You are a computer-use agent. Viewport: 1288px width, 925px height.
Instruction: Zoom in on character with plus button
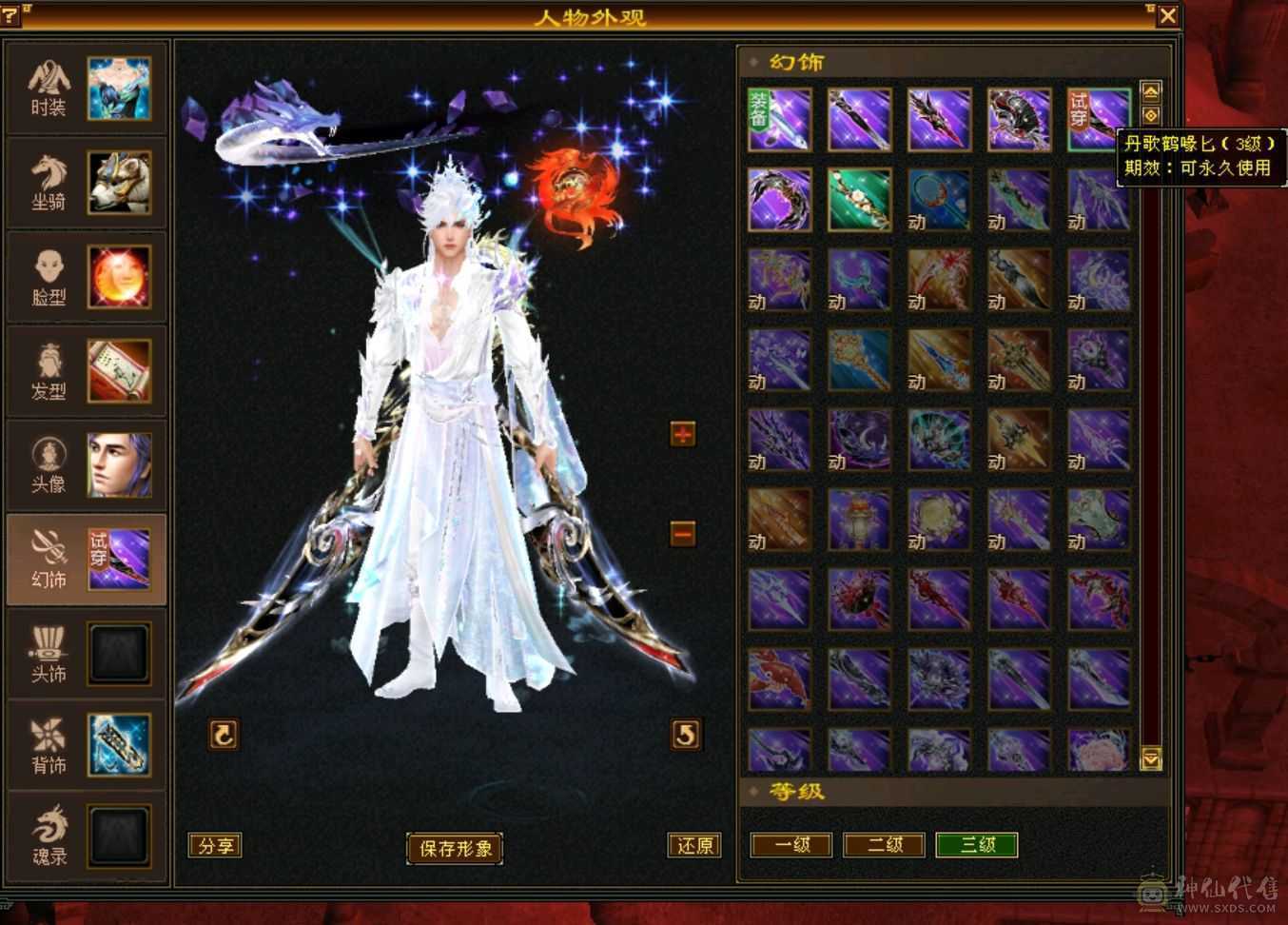pyautogui.click(x=683, y=433)
